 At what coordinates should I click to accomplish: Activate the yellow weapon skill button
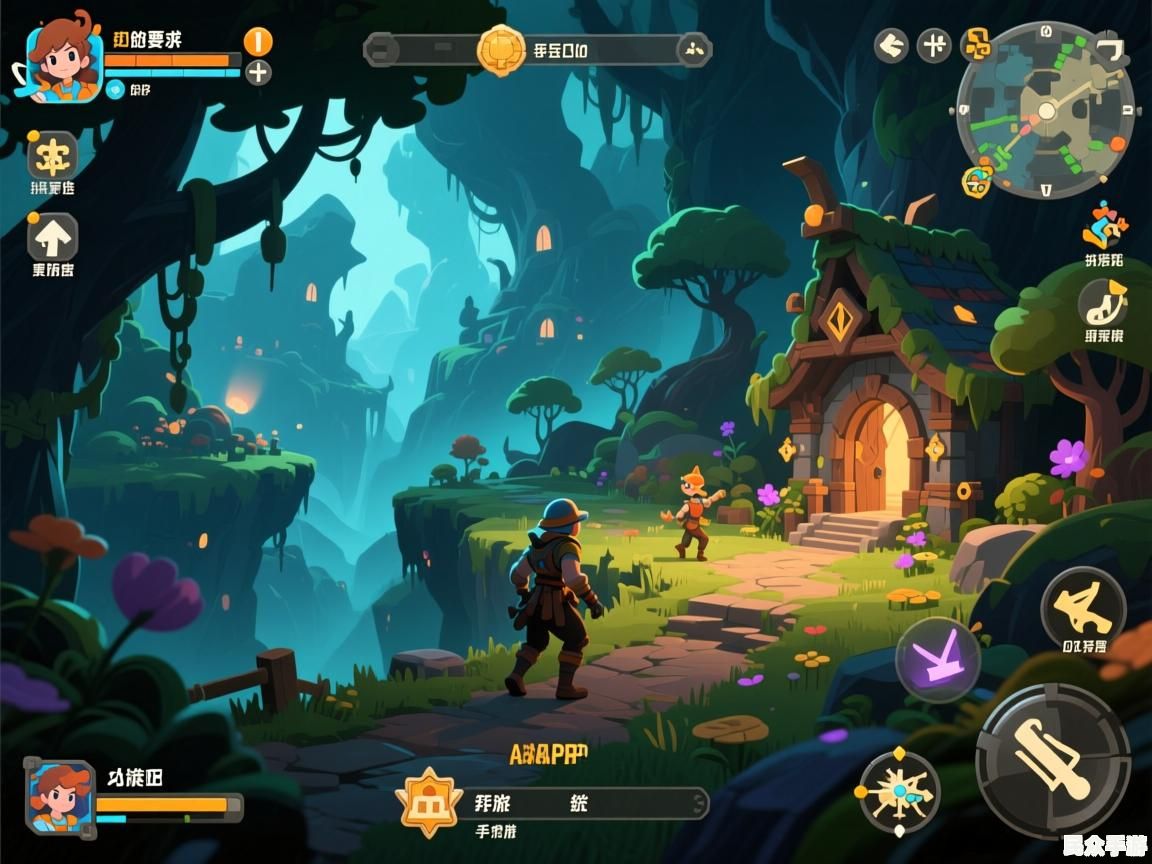(1083, 608)
